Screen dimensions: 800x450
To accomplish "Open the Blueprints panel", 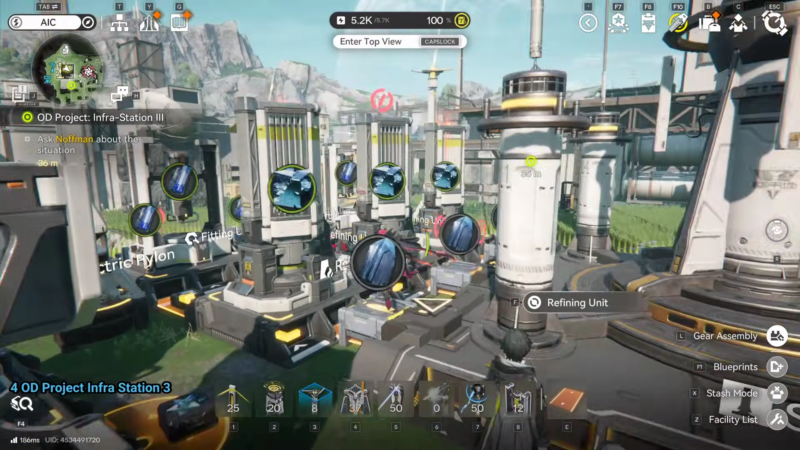I will click(777, 367).
